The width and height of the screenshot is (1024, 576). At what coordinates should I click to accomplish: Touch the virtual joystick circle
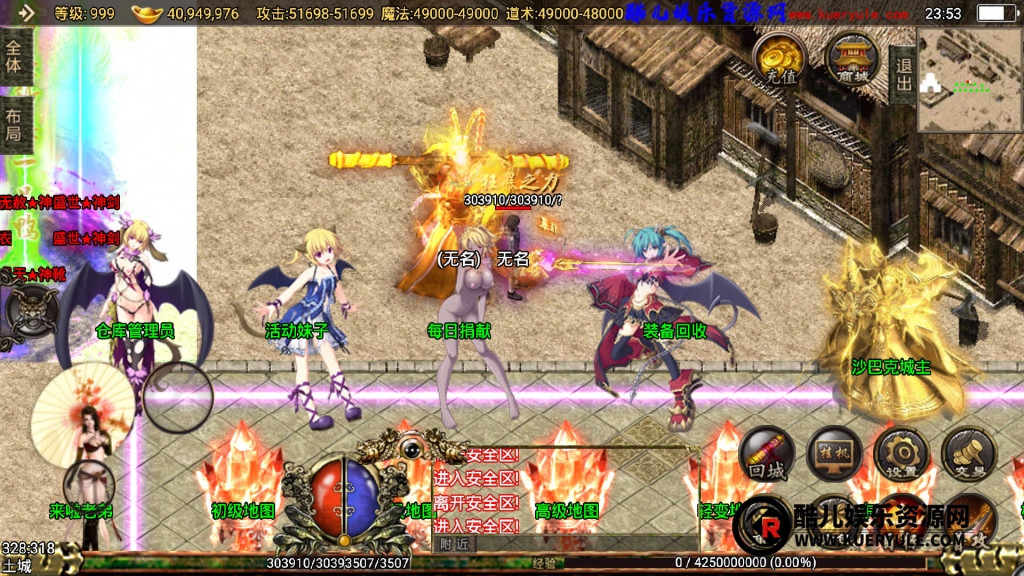178,397
